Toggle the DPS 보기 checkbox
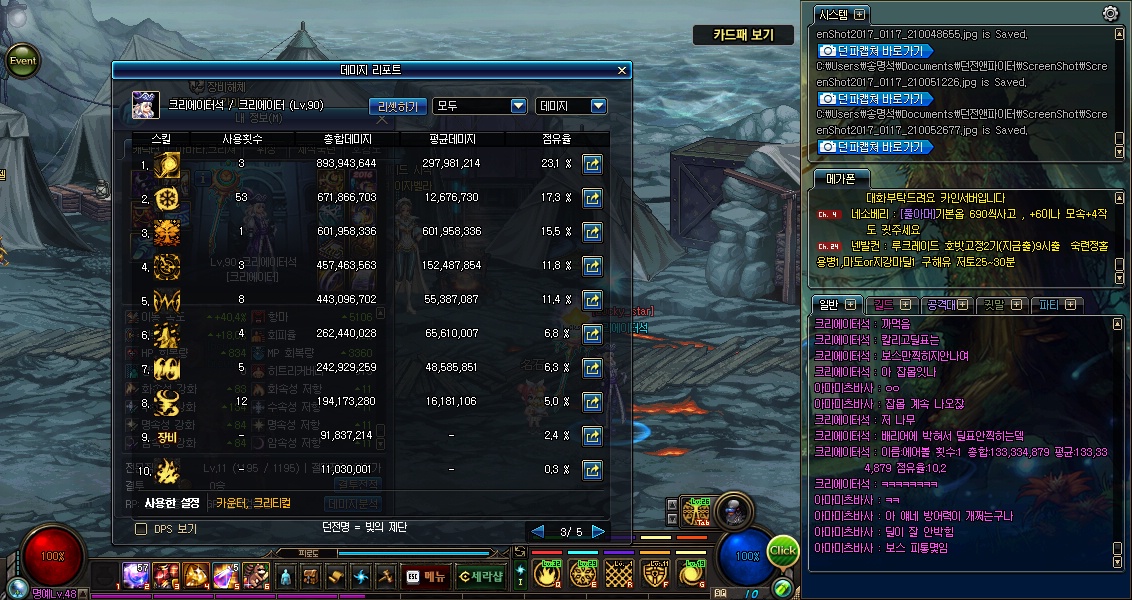Screen dimensions: 1132x600 [x=141, y=528]
